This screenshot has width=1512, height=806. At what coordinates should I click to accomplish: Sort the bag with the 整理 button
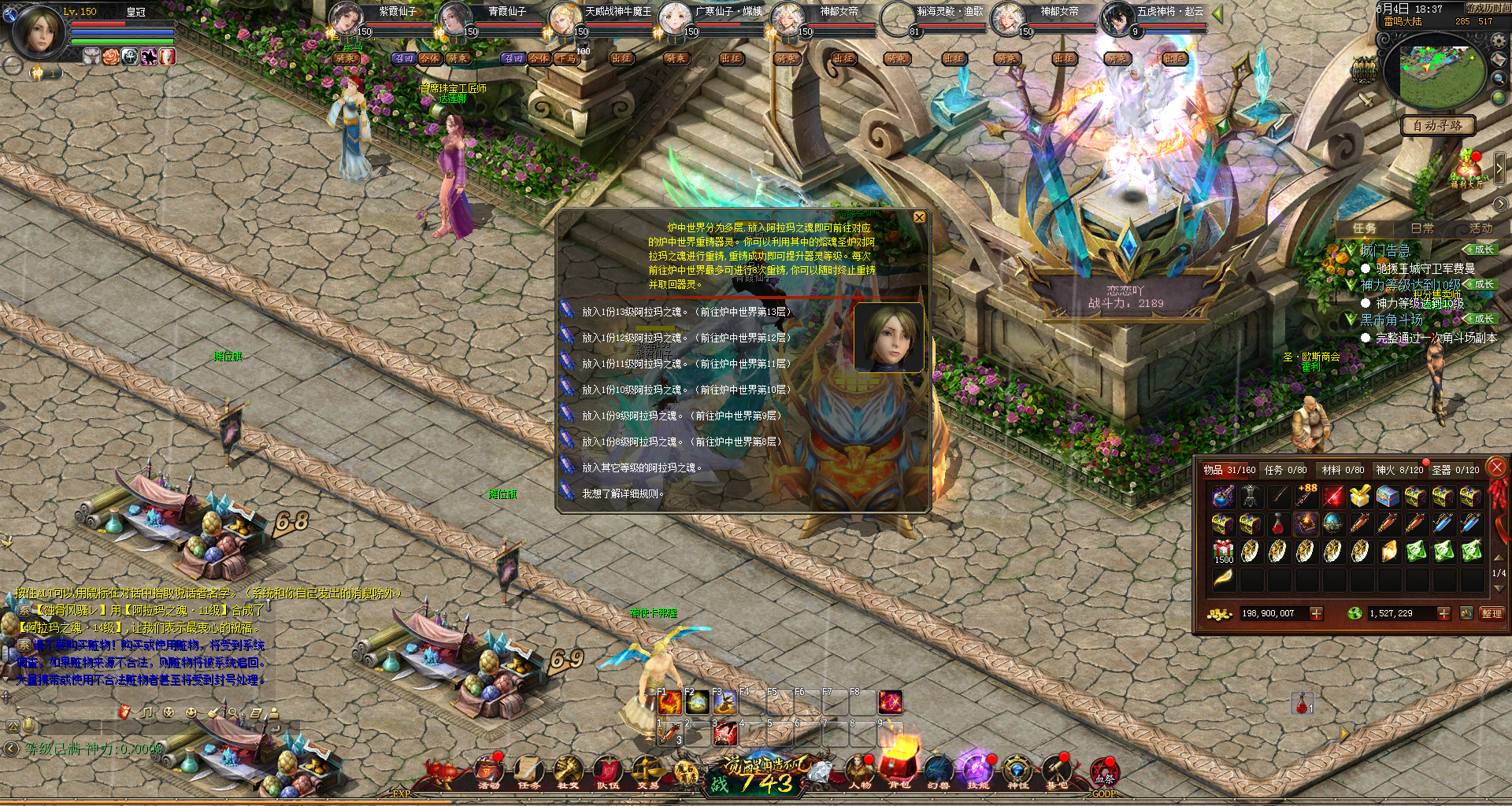(1491, 613)
